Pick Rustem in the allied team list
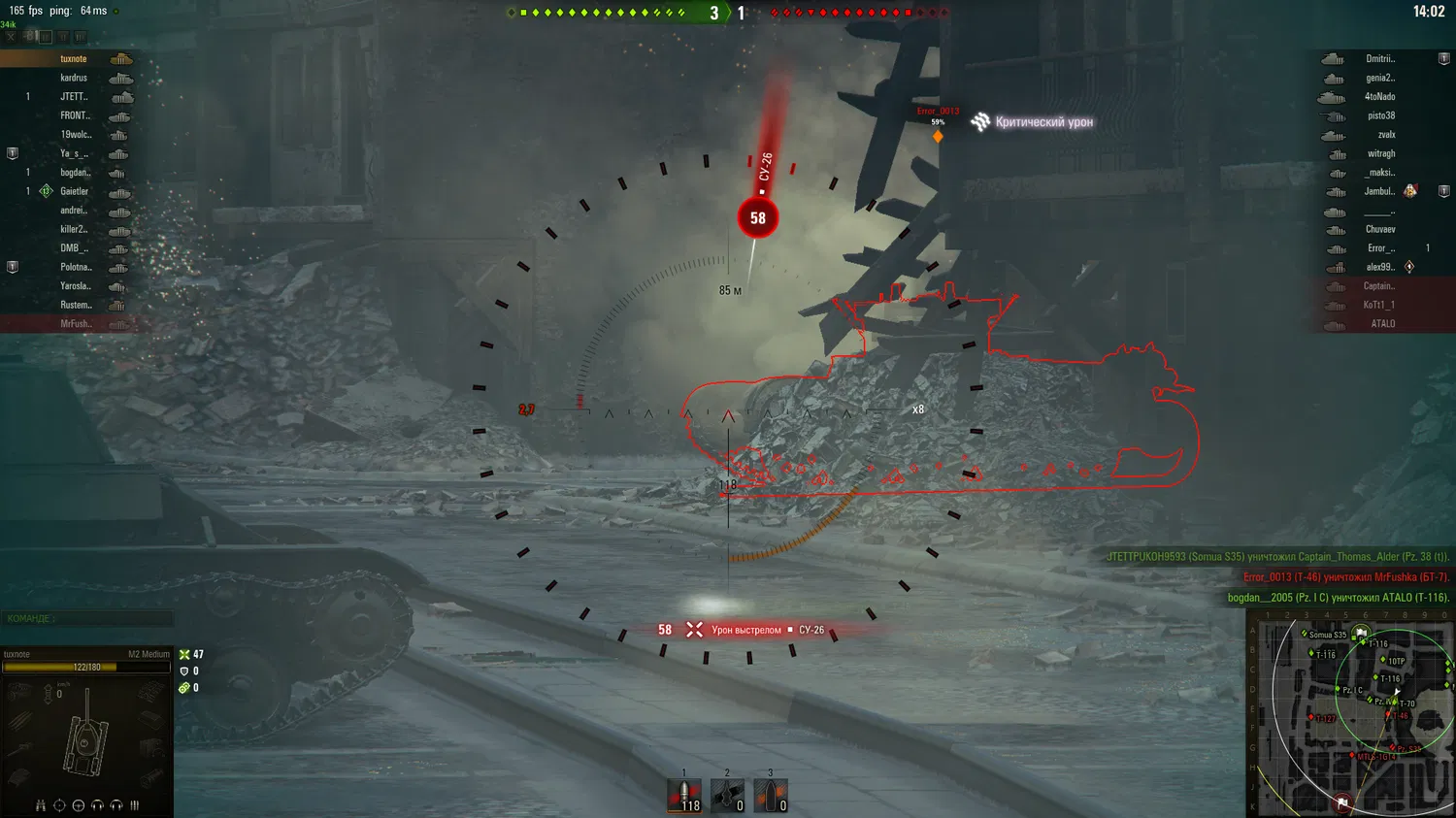1456x818 pixels. click(x=75, y=305)
